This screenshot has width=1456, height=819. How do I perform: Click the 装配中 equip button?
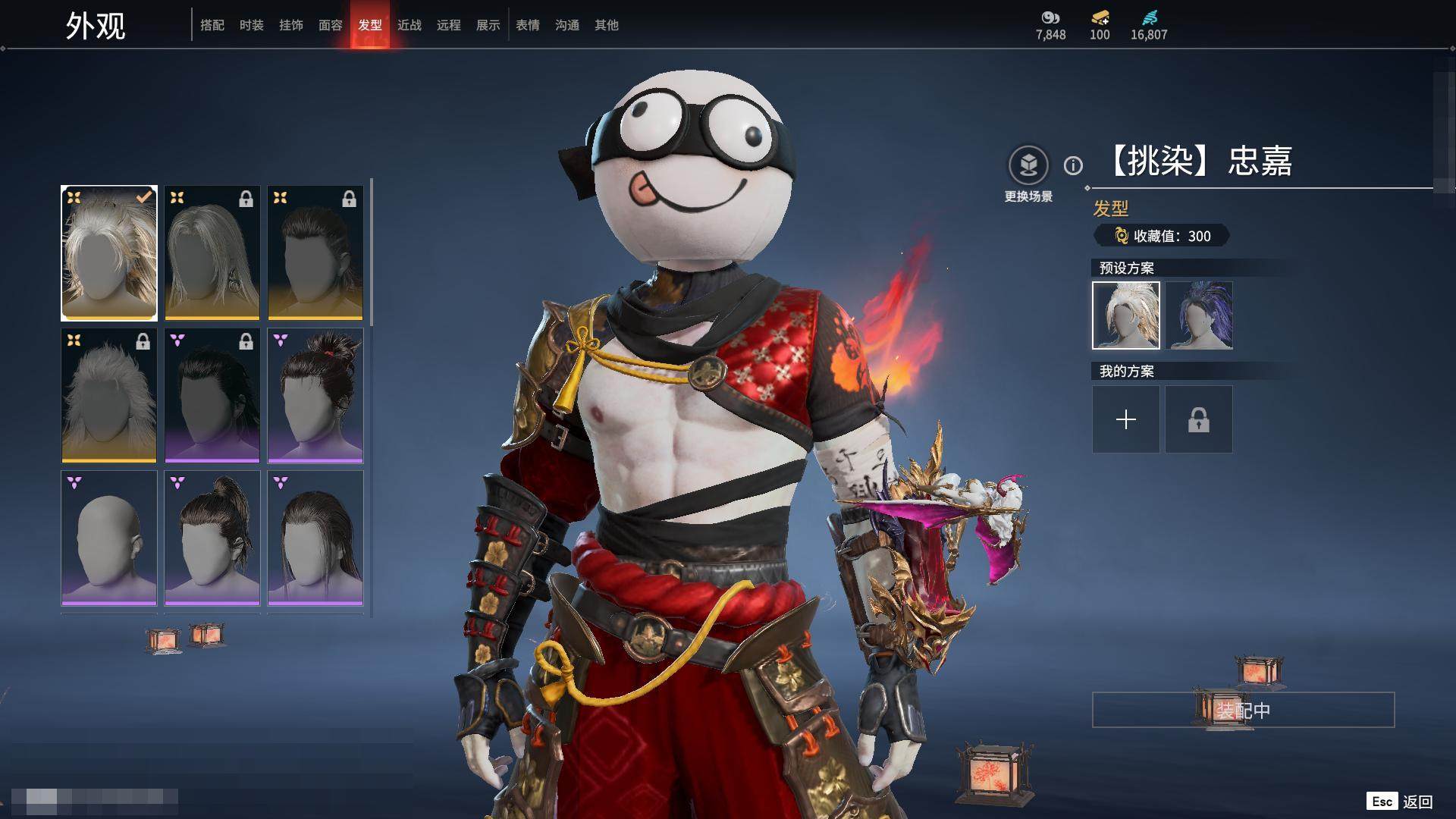coord(1243,710)
